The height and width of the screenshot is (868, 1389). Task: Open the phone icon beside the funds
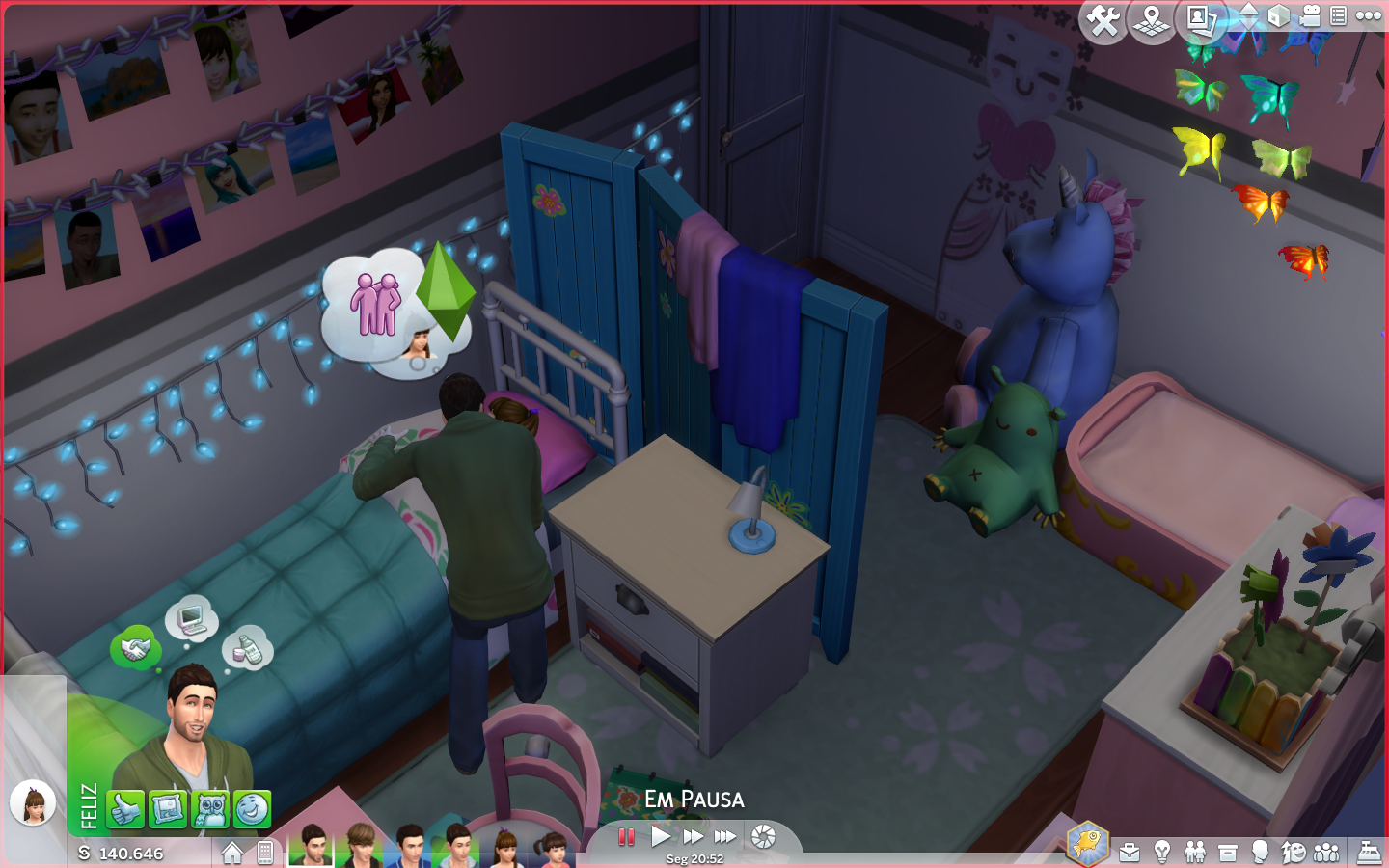click(x=265, y=853)
